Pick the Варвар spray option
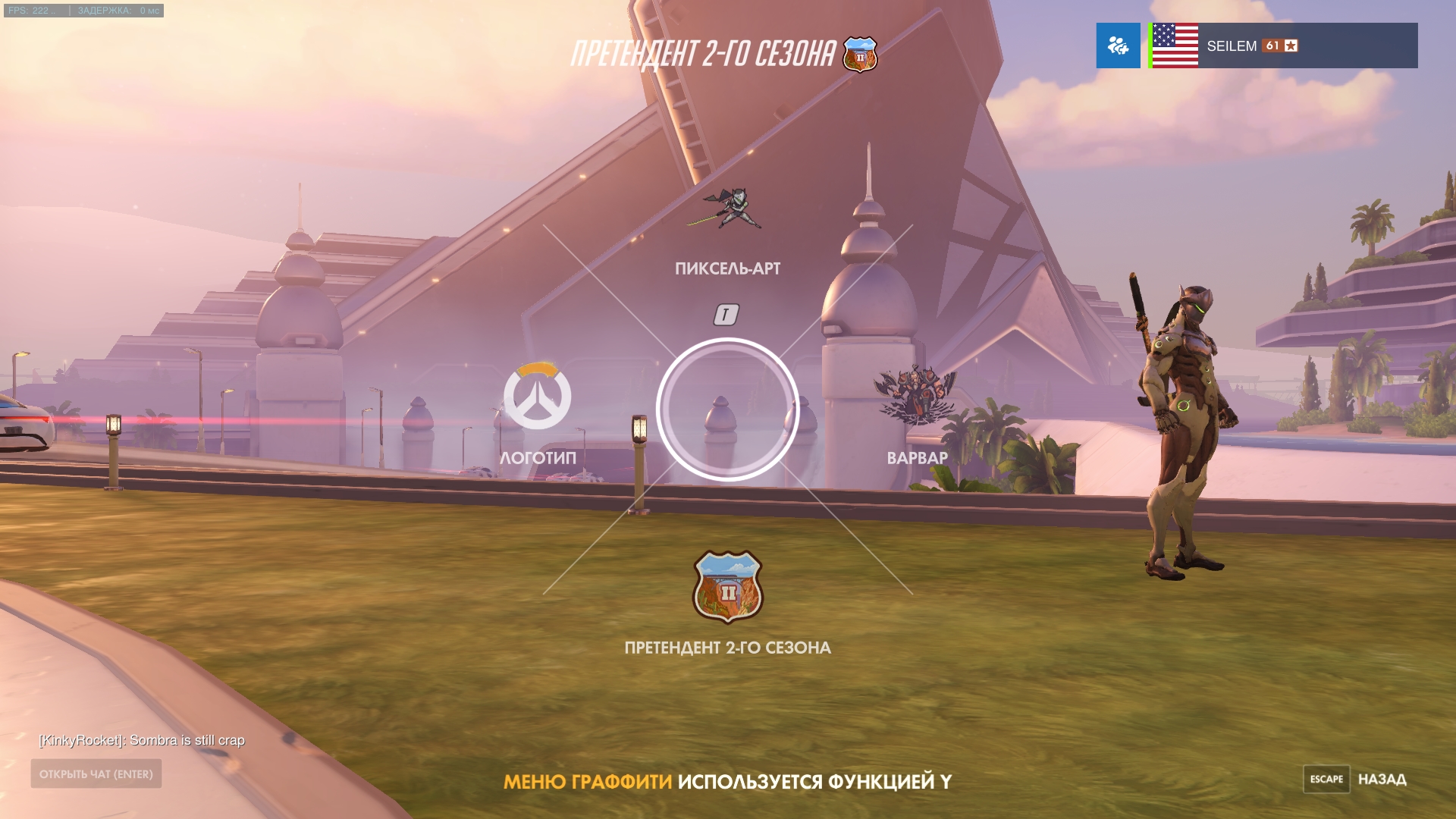Screen dimensions: 1456x819 [x=916, y=394]
